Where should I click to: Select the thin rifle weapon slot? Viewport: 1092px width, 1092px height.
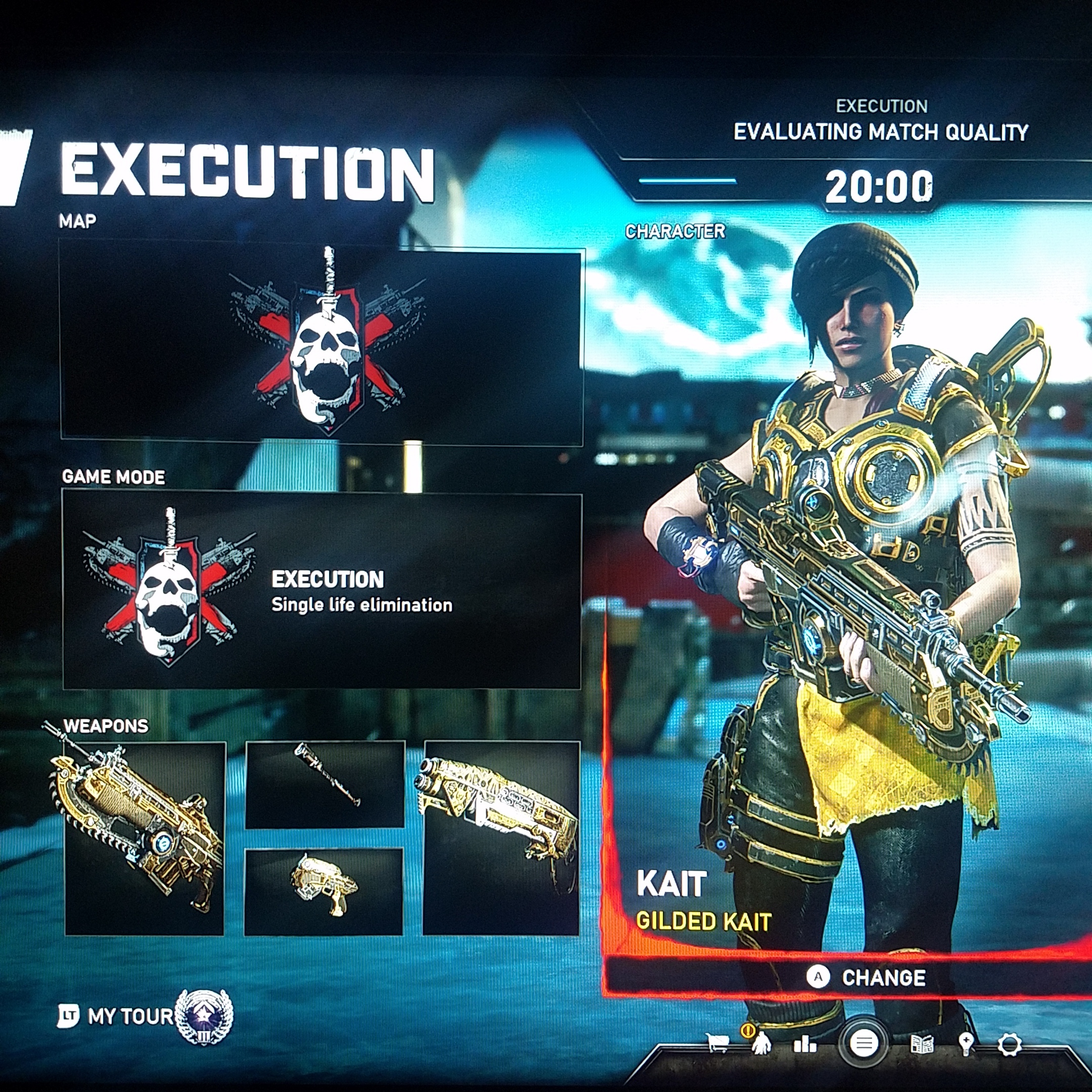tap(325, 785)
